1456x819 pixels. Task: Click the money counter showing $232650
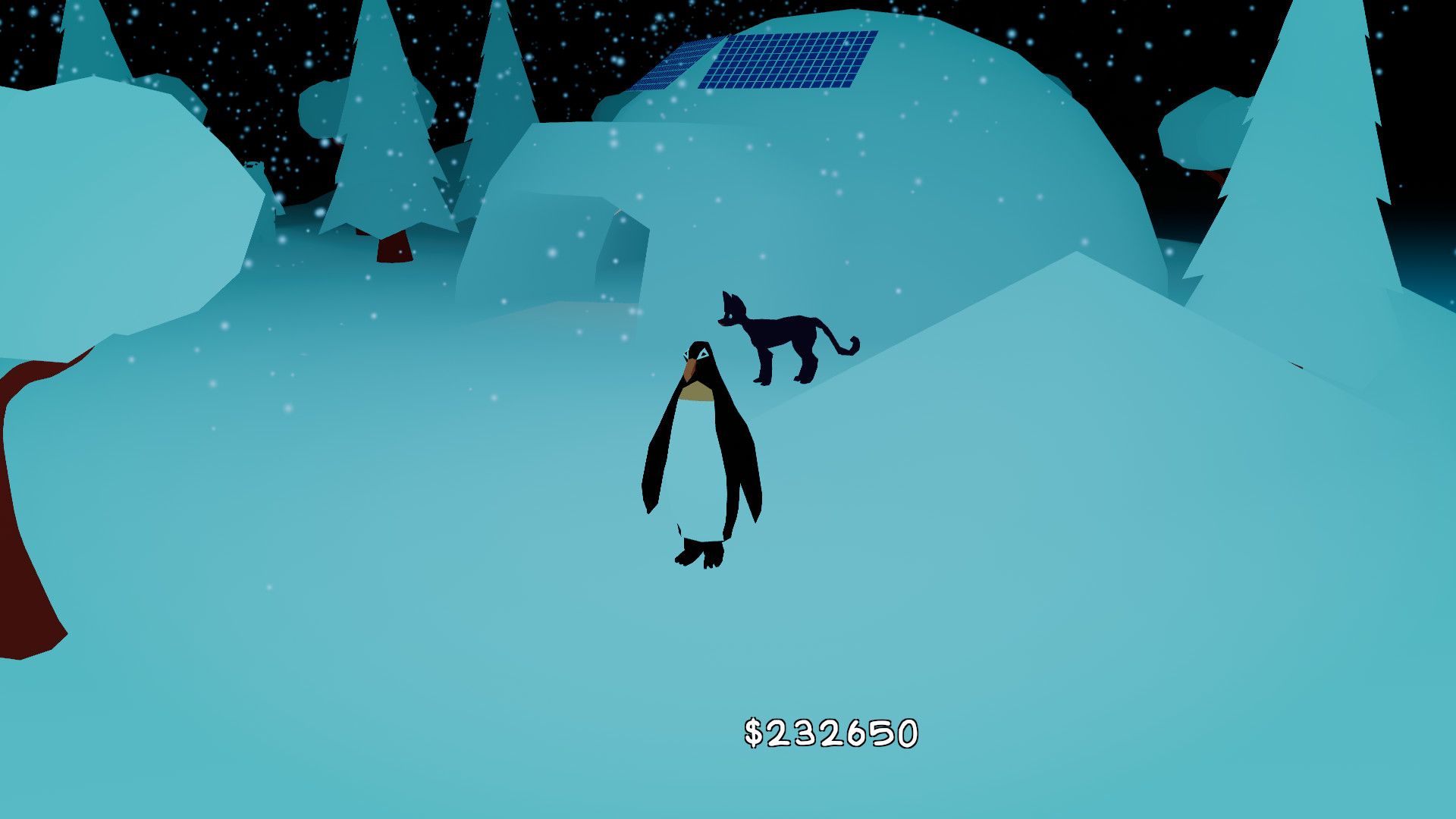pyautogui.click(x=830, y=733)
